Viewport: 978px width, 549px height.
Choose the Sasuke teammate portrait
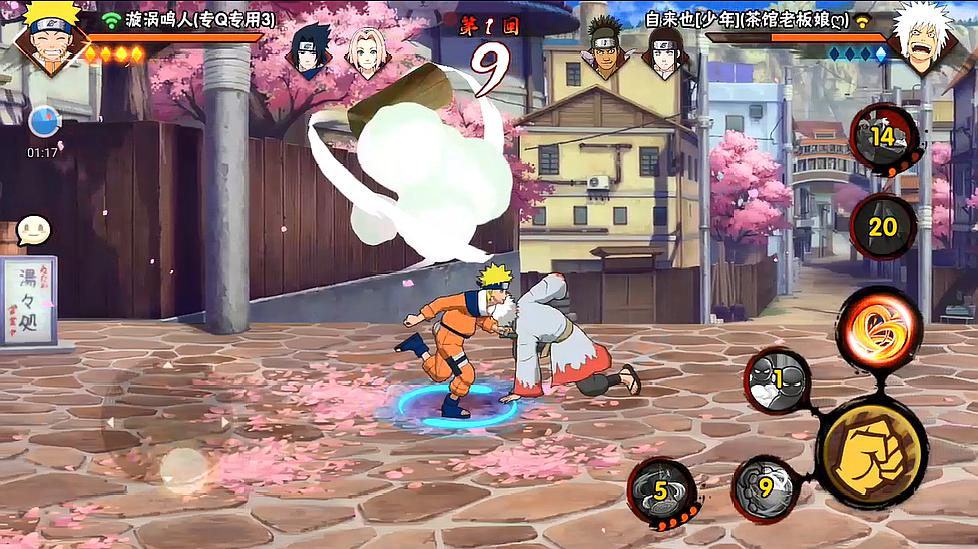point(310,49)
